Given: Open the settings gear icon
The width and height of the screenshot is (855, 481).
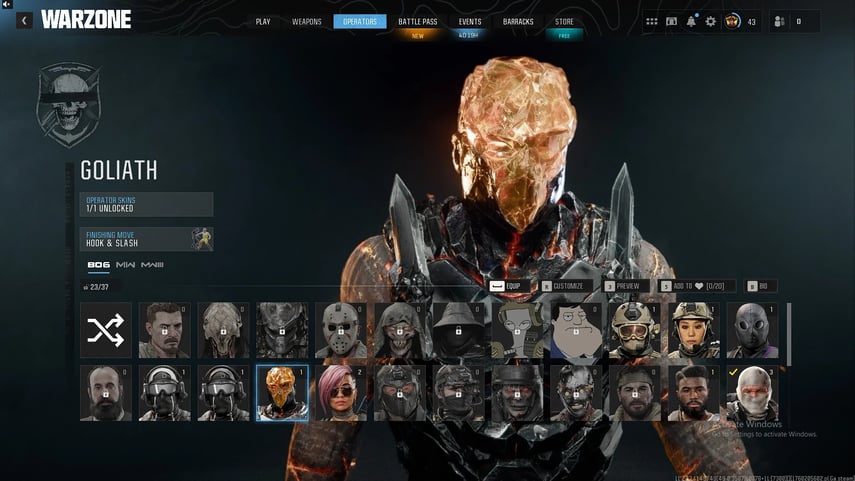Looking at the screenshot, I should point(710,21).
